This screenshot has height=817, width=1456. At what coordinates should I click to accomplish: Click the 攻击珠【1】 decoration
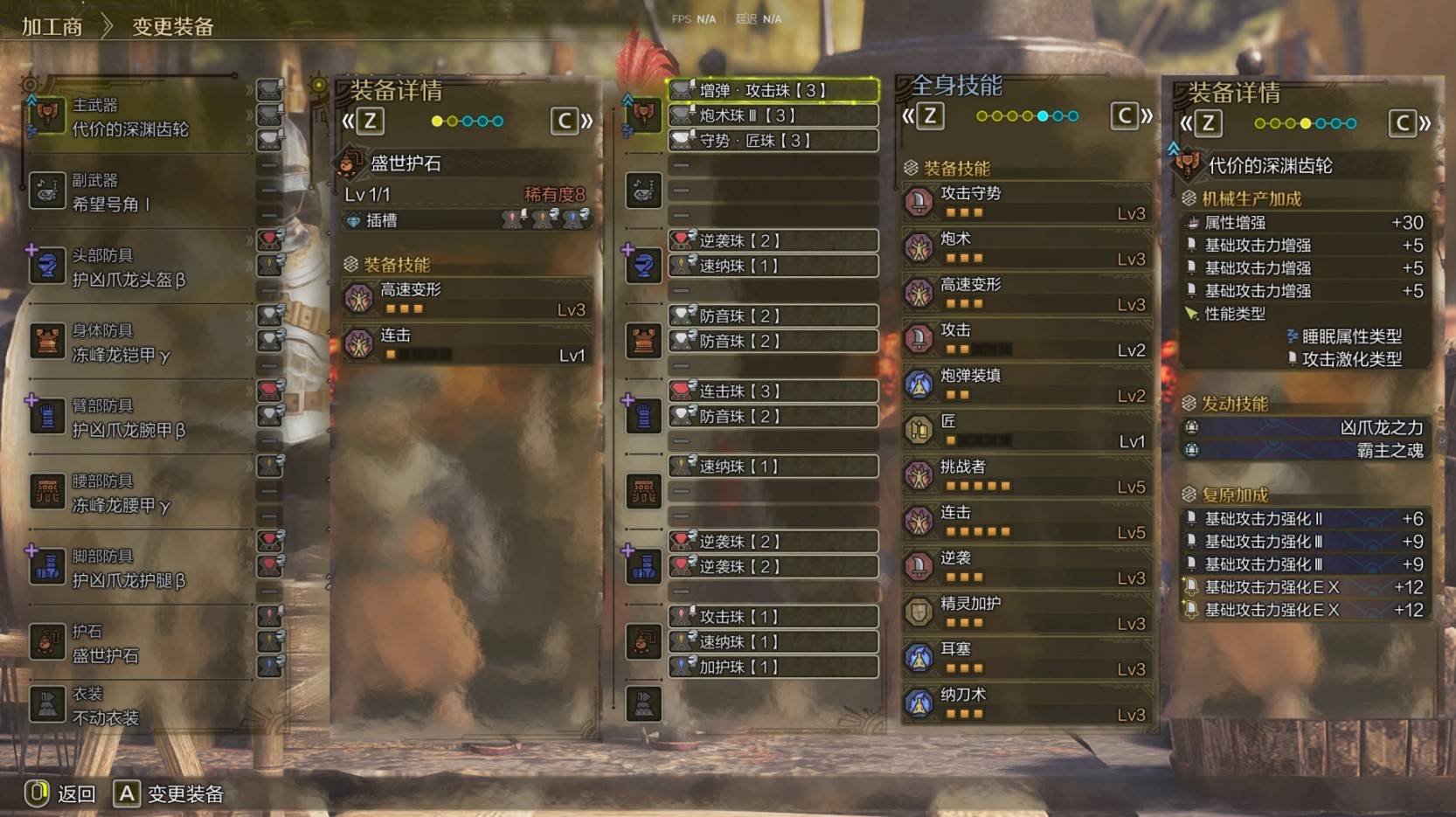click(773, 617)
